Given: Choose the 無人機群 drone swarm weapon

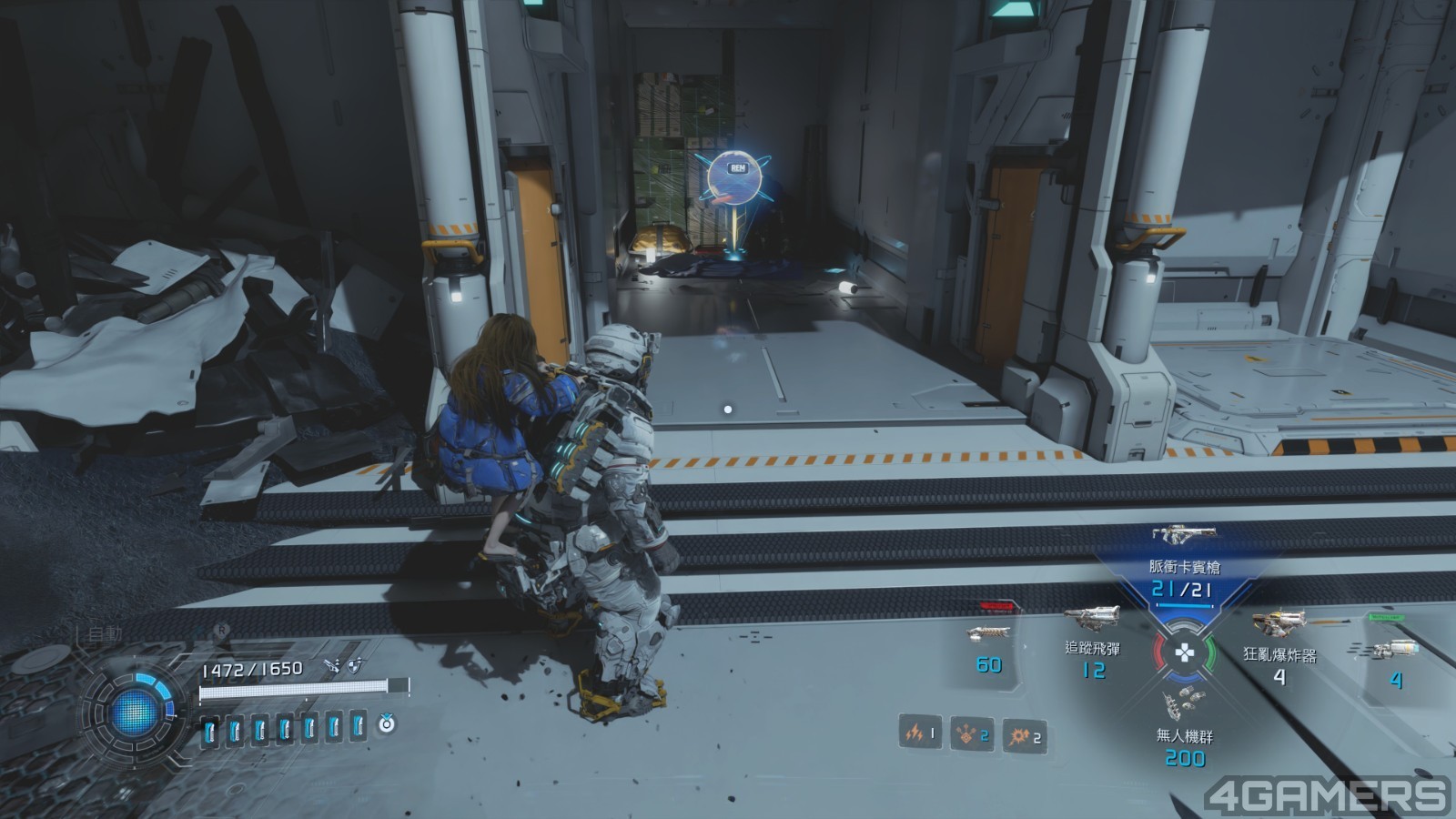Looking at the screenshot, I should 1184,704.
